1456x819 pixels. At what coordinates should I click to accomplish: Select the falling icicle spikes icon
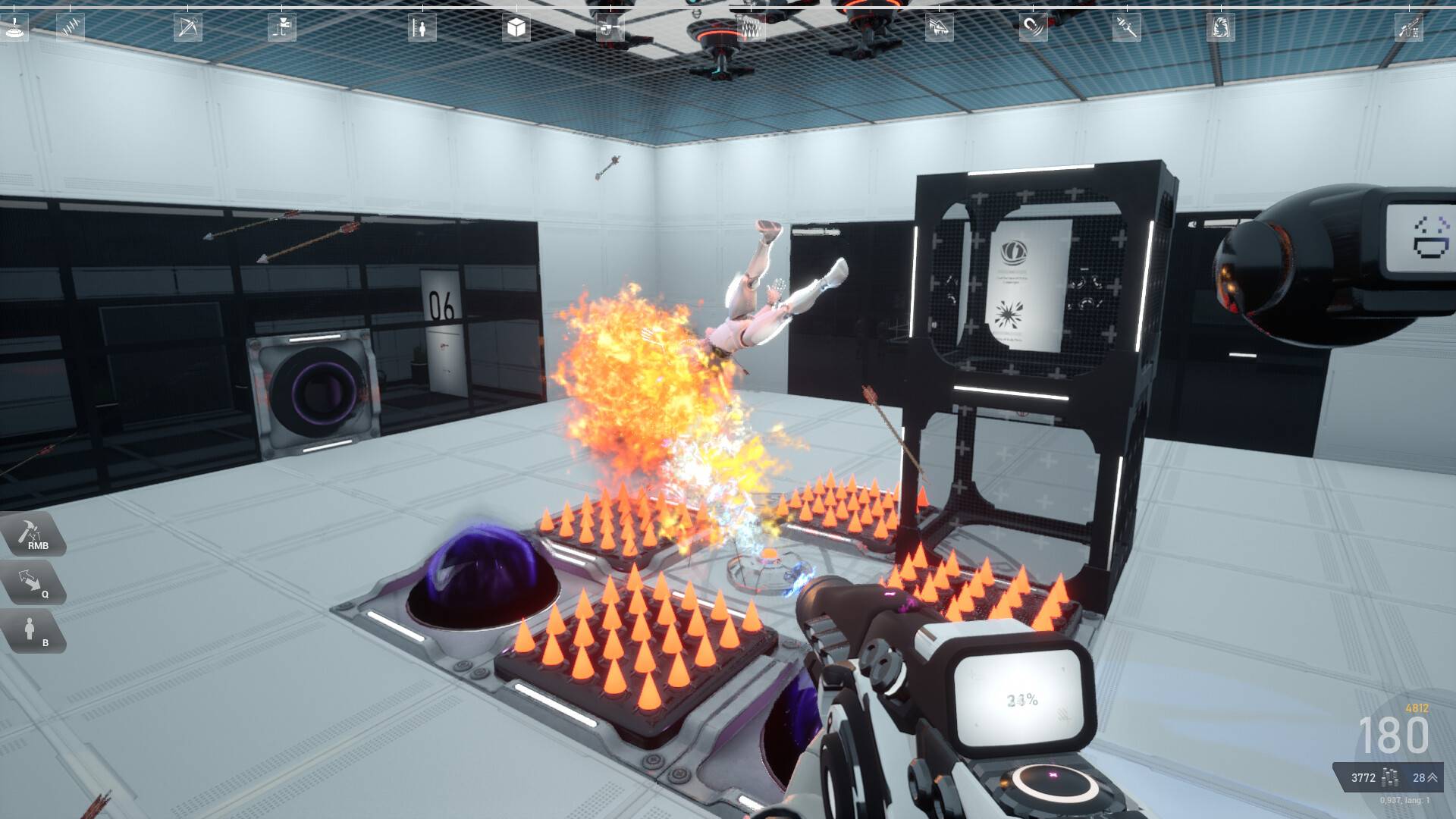pyautogui.click(x=939, y=28)
